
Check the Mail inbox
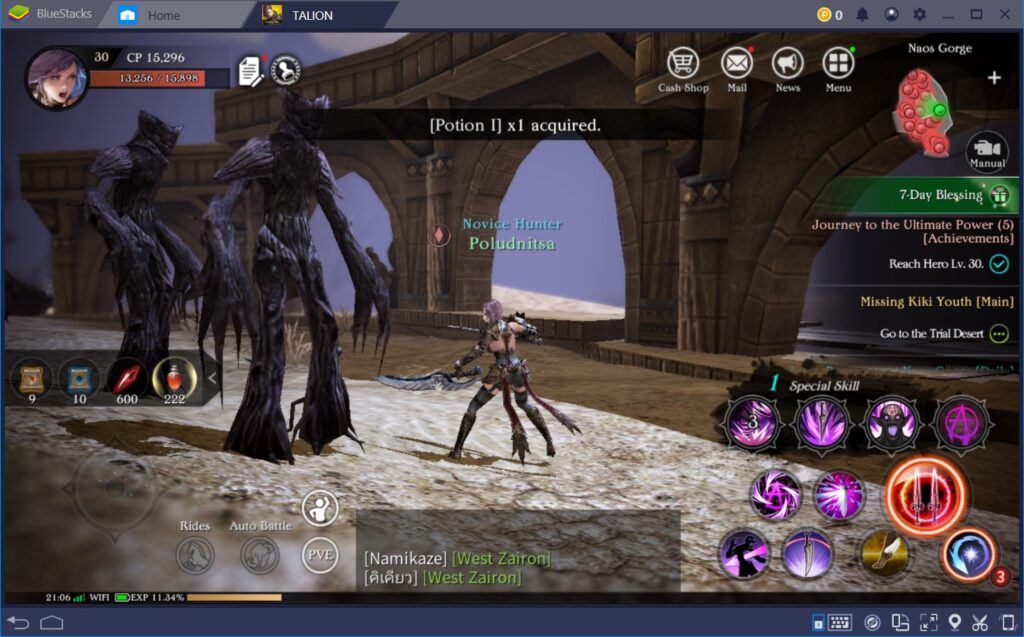[737, 64]
